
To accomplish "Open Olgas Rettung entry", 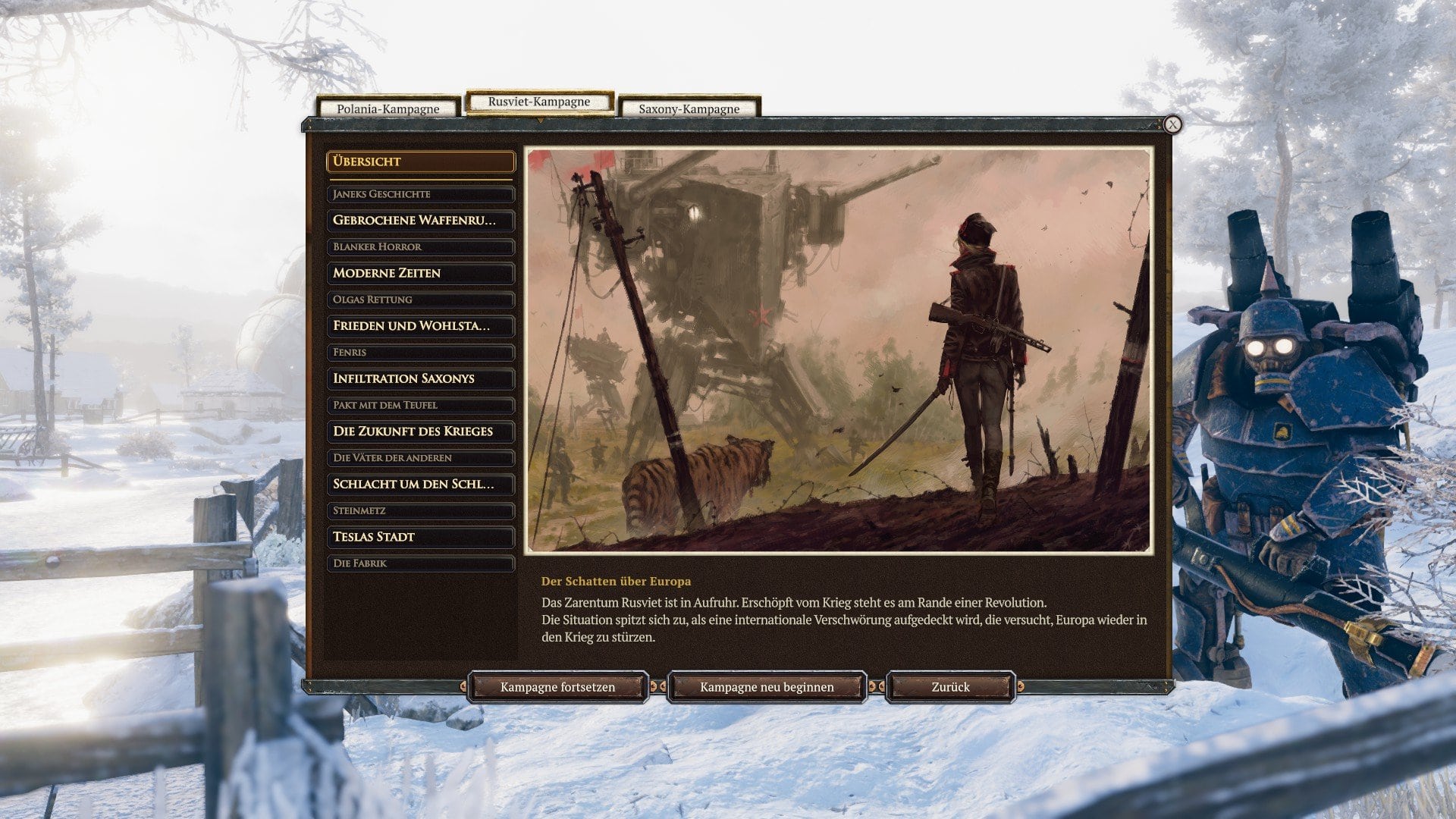I will pos(420,300).
